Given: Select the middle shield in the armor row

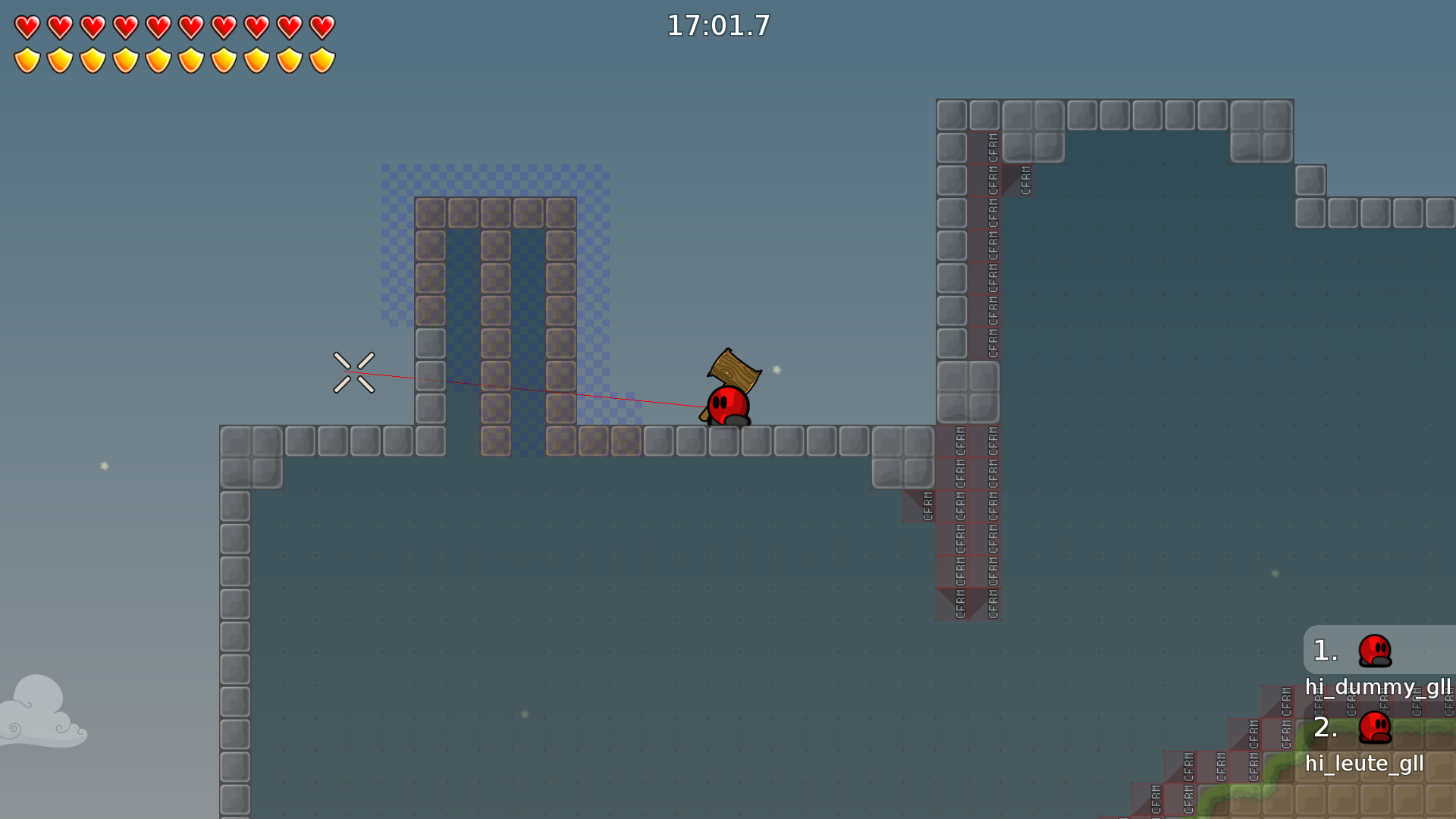Looking at the screenshot, I should pos(158,59).
